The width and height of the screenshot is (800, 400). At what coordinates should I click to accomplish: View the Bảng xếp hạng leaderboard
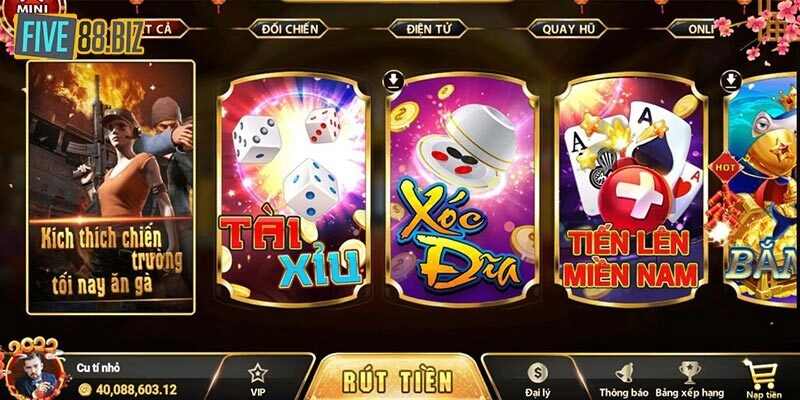pos(688,377)
